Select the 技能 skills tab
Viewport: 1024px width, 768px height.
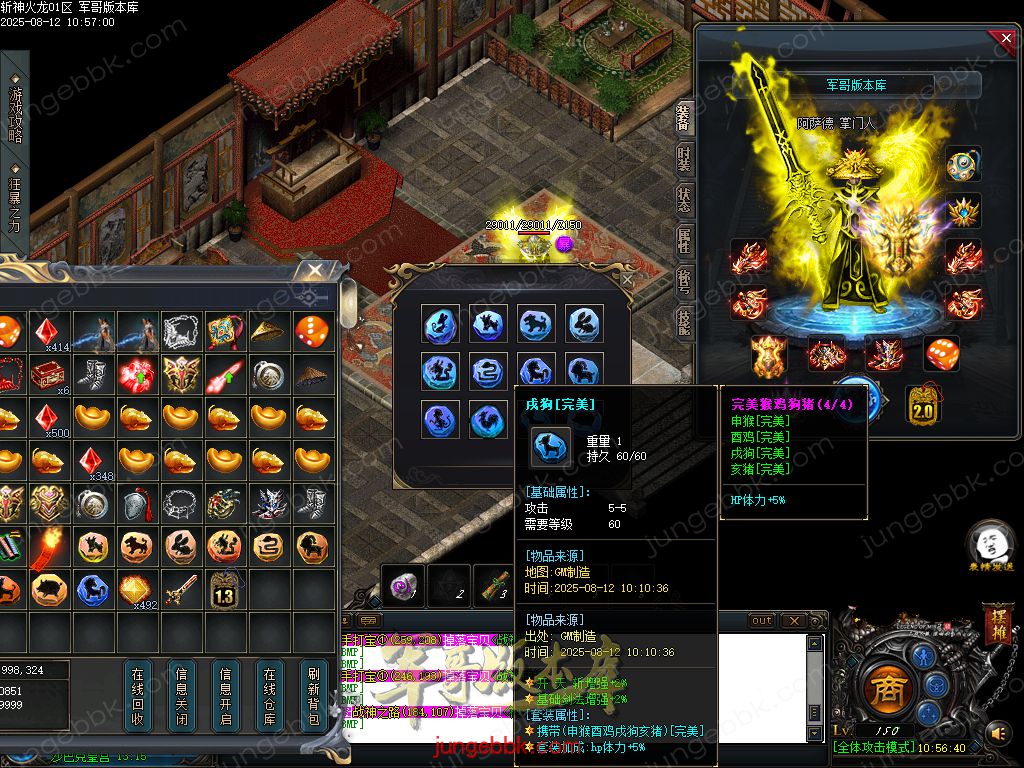684,320
